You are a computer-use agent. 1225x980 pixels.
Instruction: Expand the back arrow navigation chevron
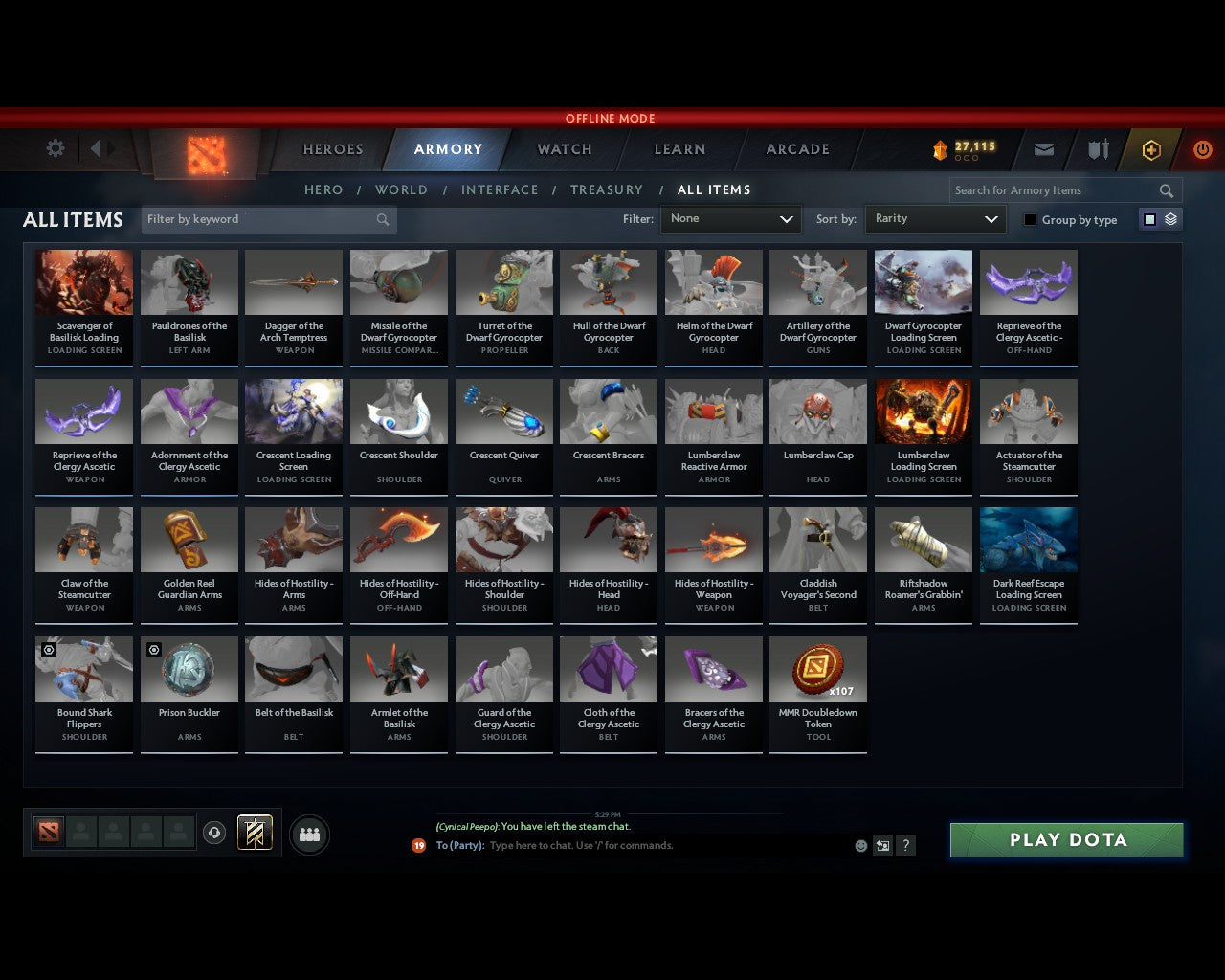click(94, 148)
